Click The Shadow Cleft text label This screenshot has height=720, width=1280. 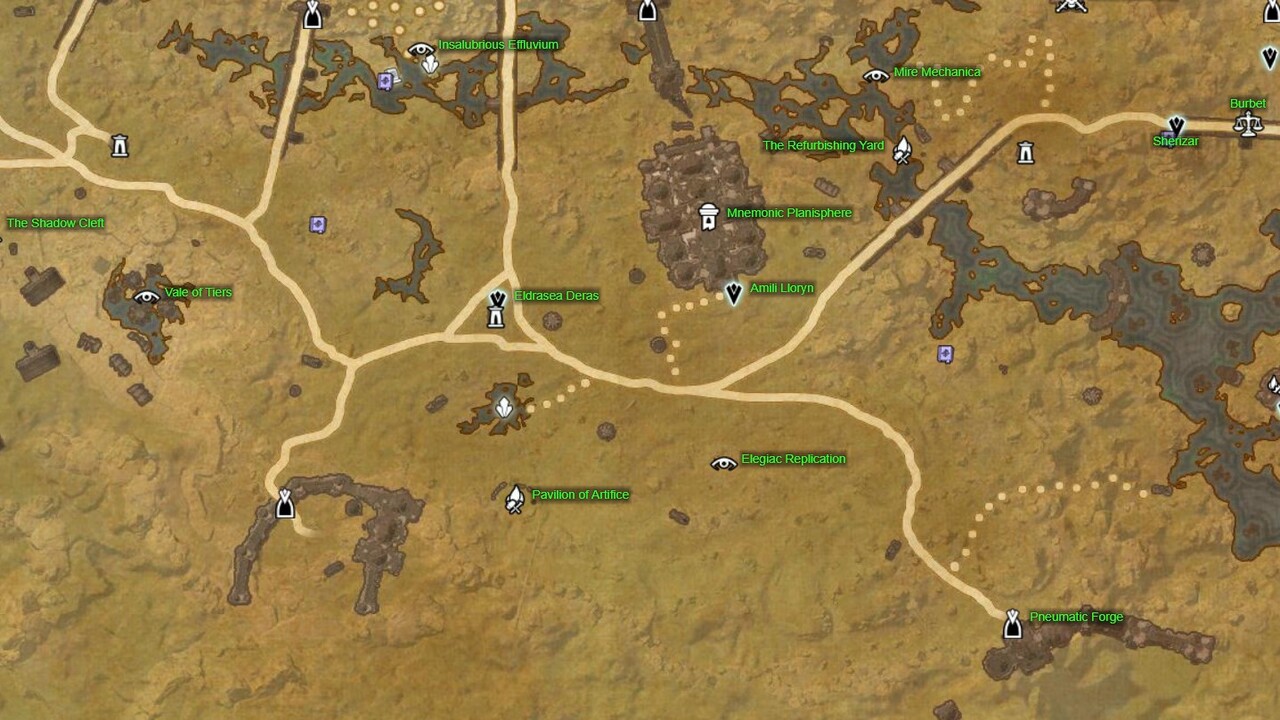coord(55,223)
